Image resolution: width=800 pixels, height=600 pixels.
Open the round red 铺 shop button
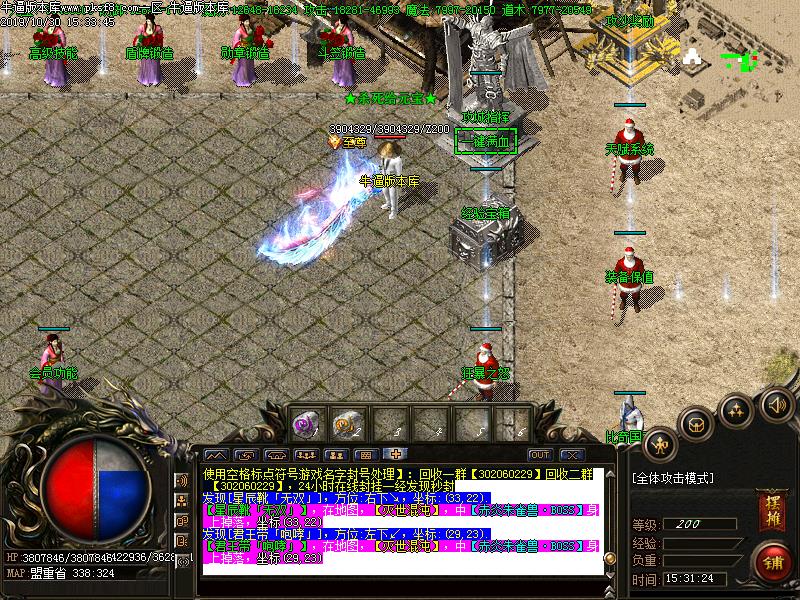click(x=771, y=560)
